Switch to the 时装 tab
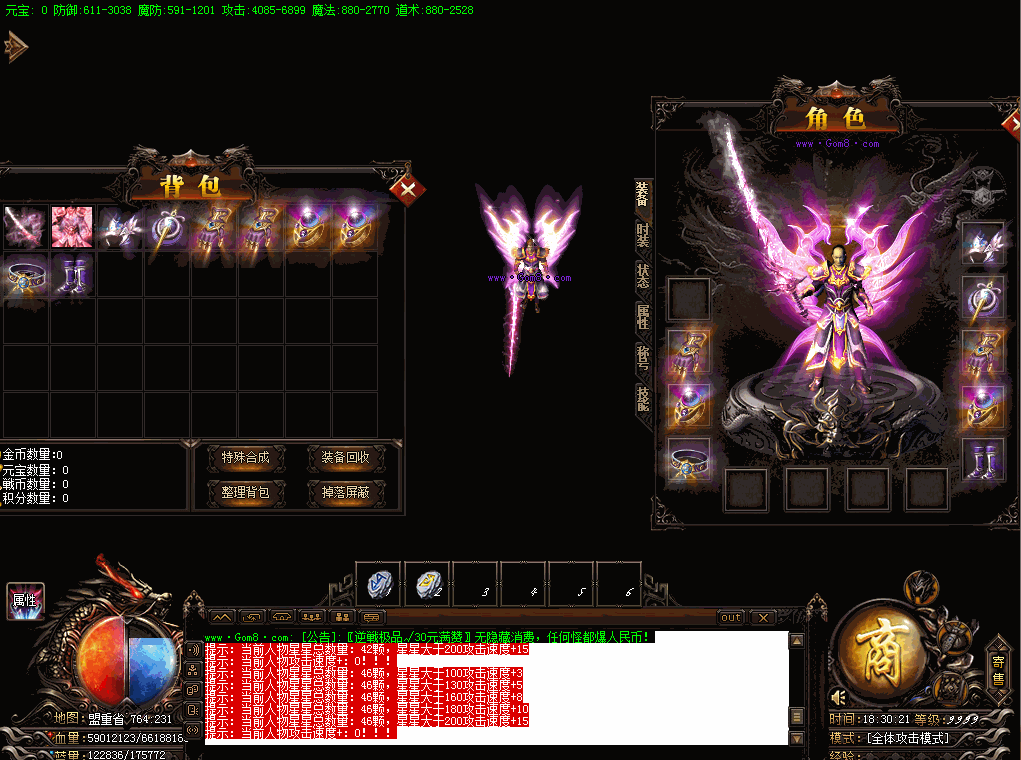This screenshot has height=760, width=1021. click(x=643, y=236)
